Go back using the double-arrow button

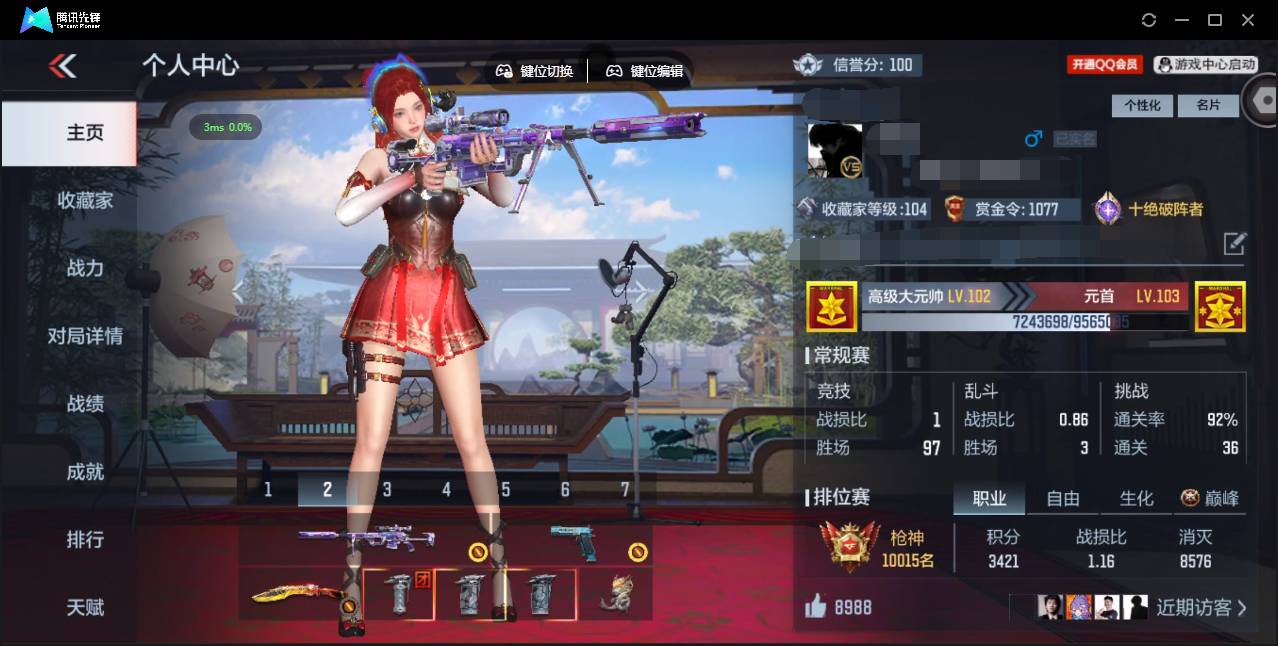(x=62, y=67)
